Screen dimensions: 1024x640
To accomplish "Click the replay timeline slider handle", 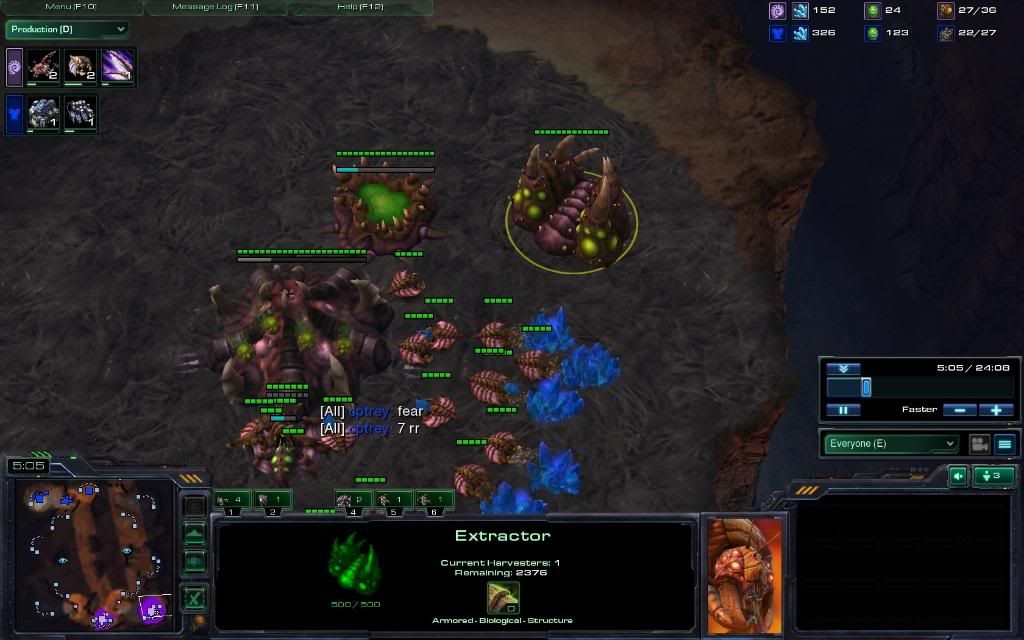I will point(866,387).
